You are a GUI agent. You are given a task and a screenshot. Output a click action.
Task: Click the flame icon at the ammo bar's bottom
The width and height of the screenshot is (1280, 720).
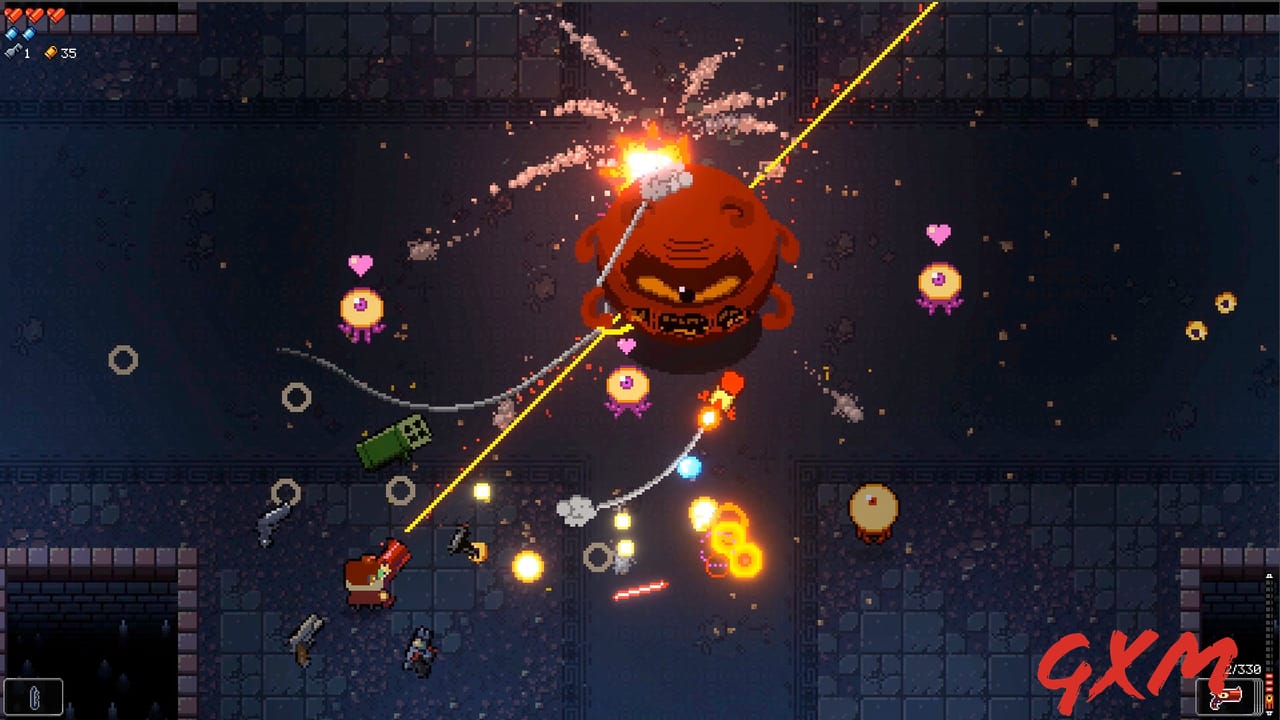click(x=1269, y=698)
